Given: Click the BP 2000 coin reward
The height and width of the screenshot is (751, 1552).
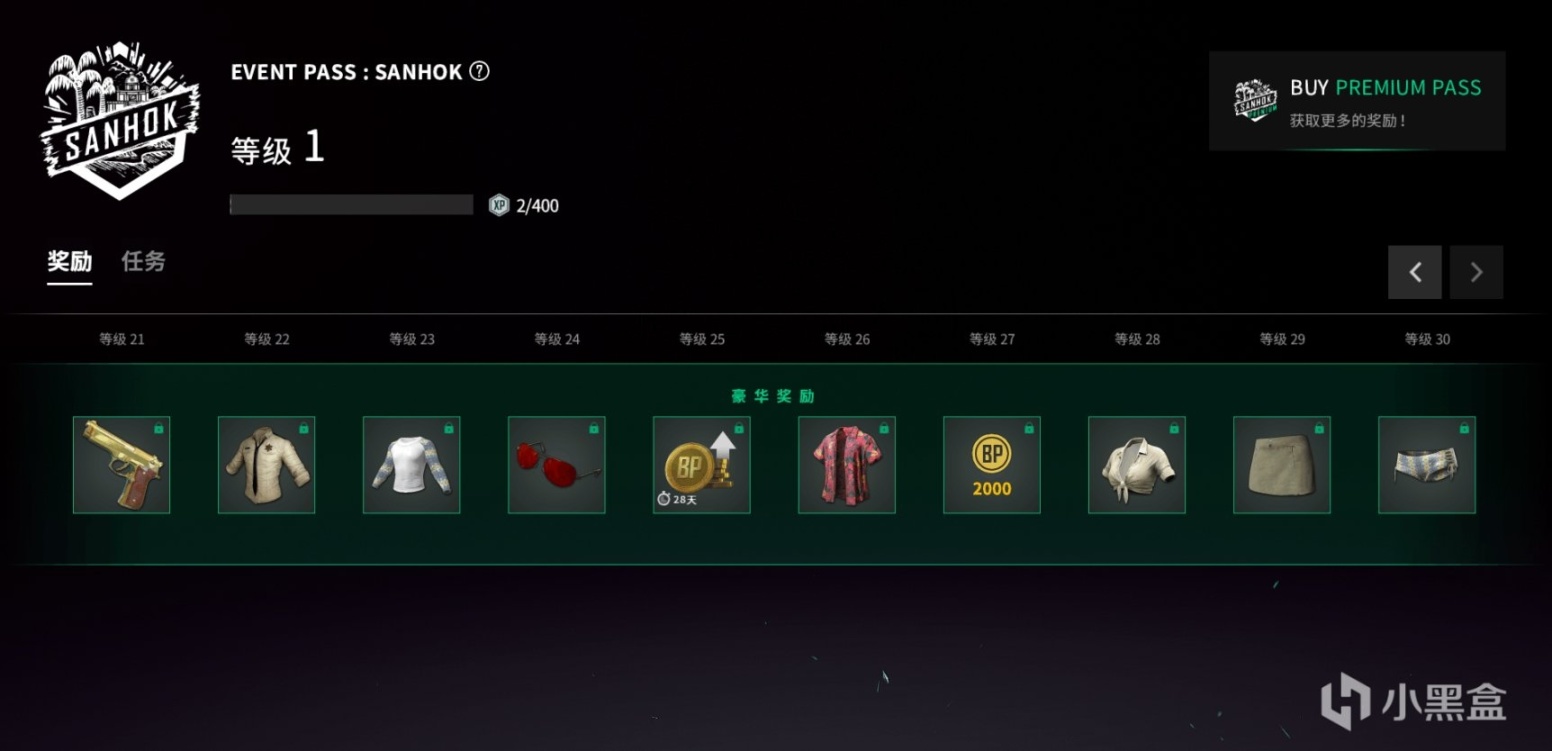Looking at the screenshot, I should click(991, 464).
